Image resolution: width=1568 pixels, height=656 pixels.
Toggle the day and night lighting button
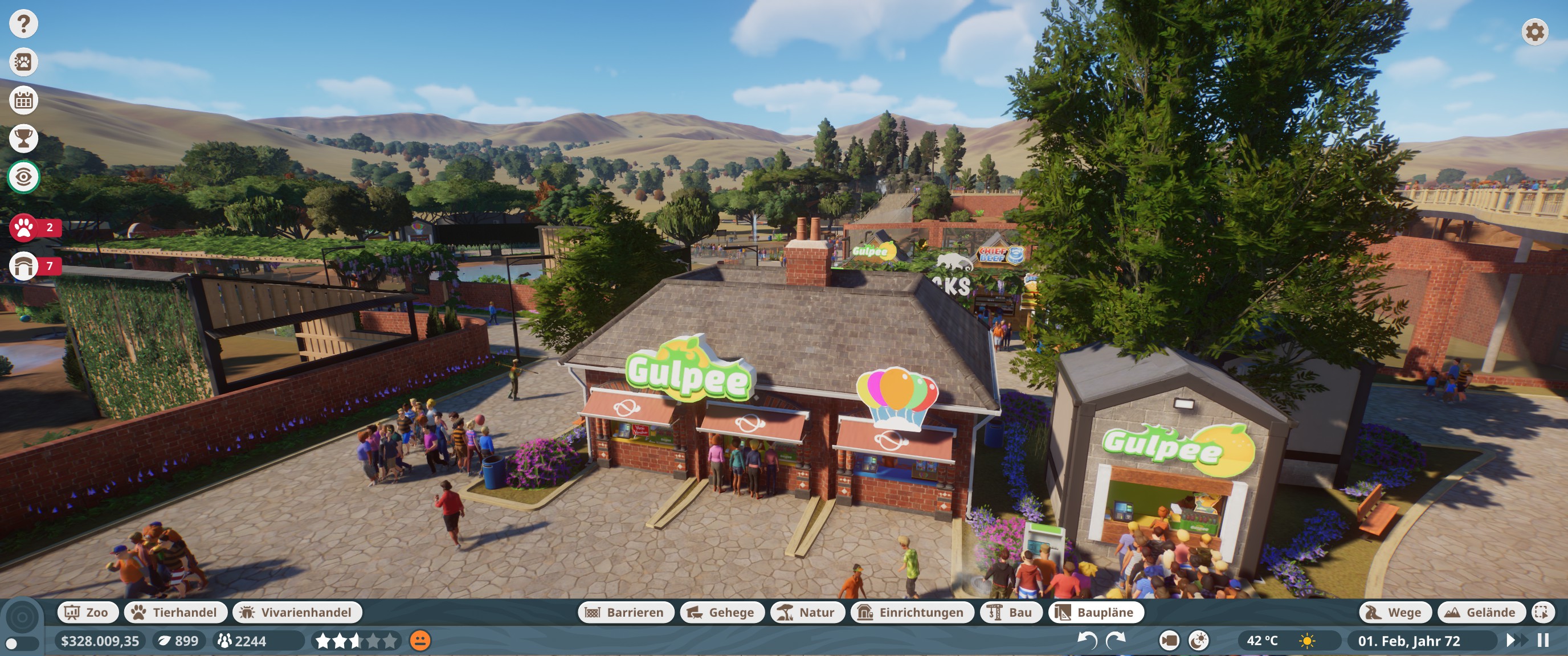coord(1199,641)
